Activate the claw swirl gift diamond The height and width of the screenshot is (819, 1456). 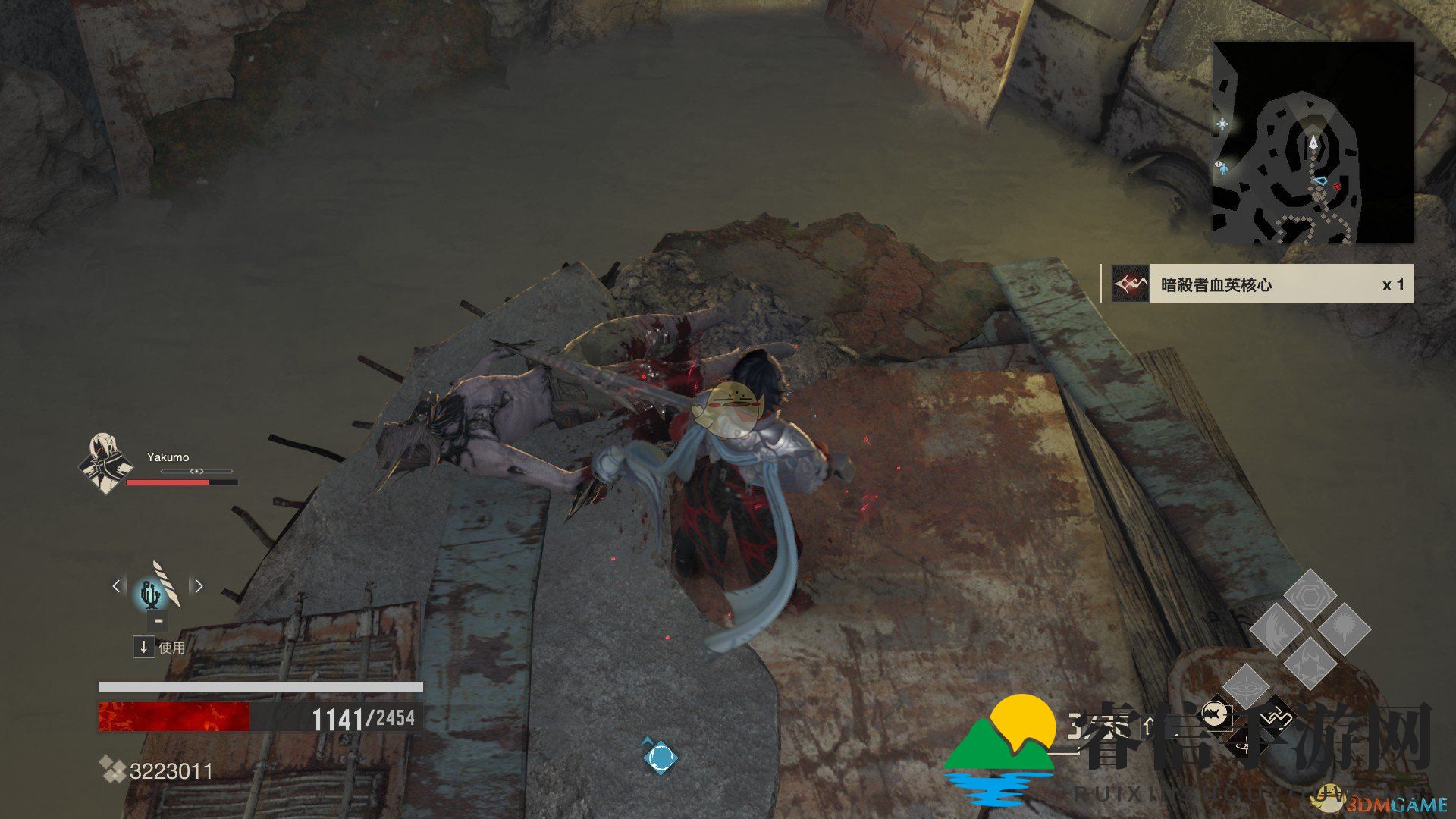pyautogui.click(x=1310, y=663)
